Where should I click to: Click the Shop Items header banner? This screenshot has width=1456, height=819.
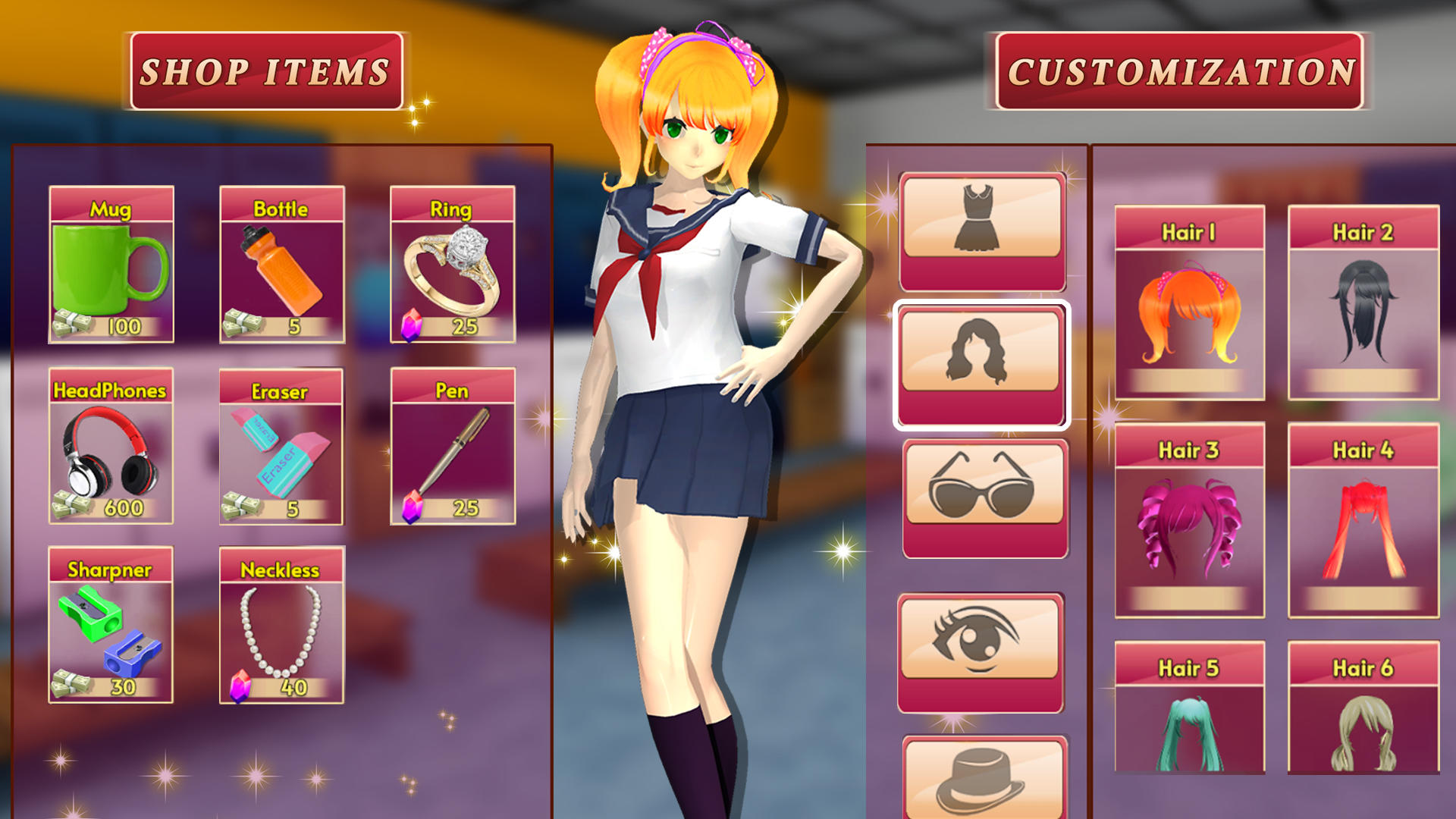(267, 71)
